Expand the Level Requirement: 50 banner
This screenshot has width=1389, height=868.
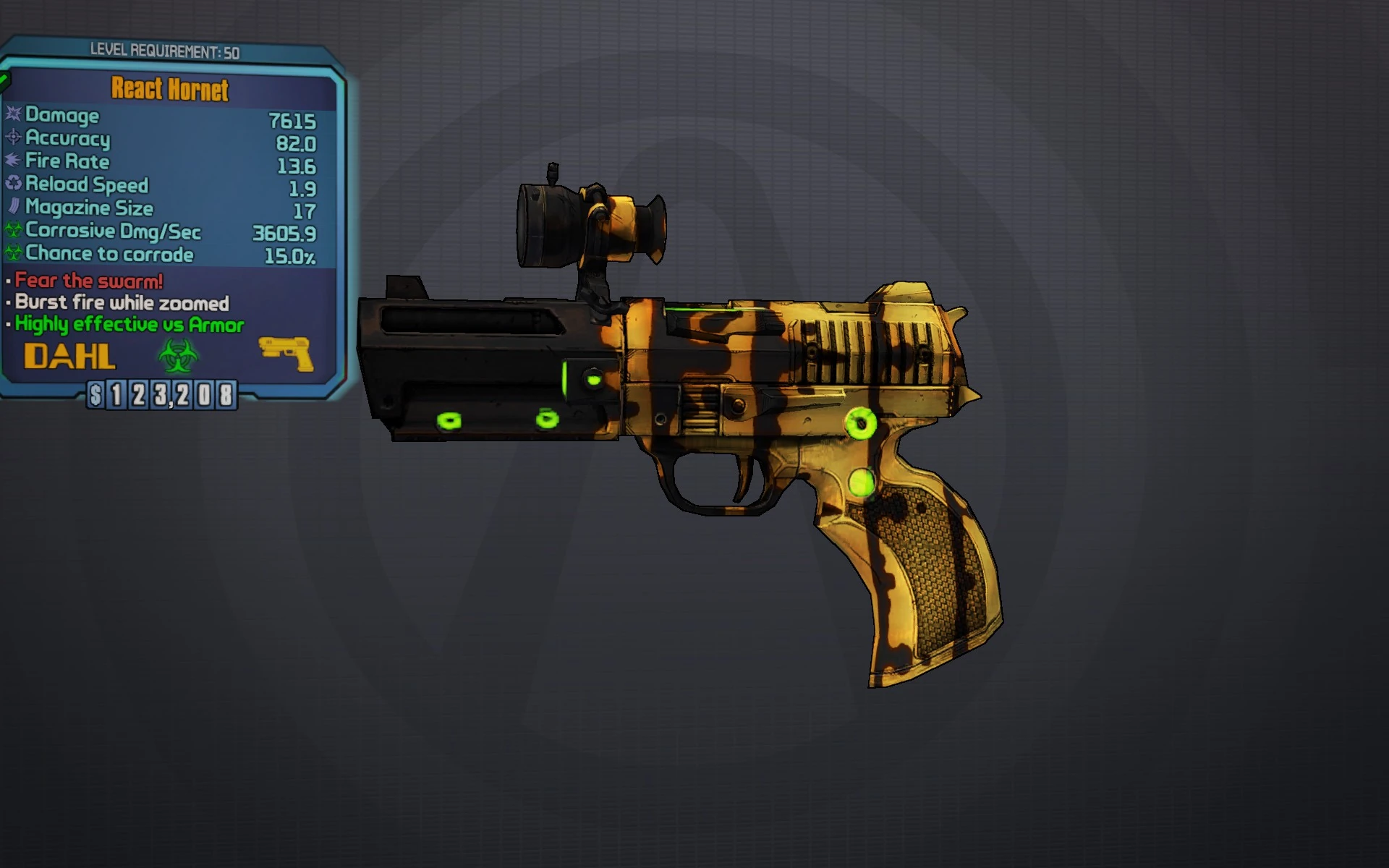tap(165, 51)
